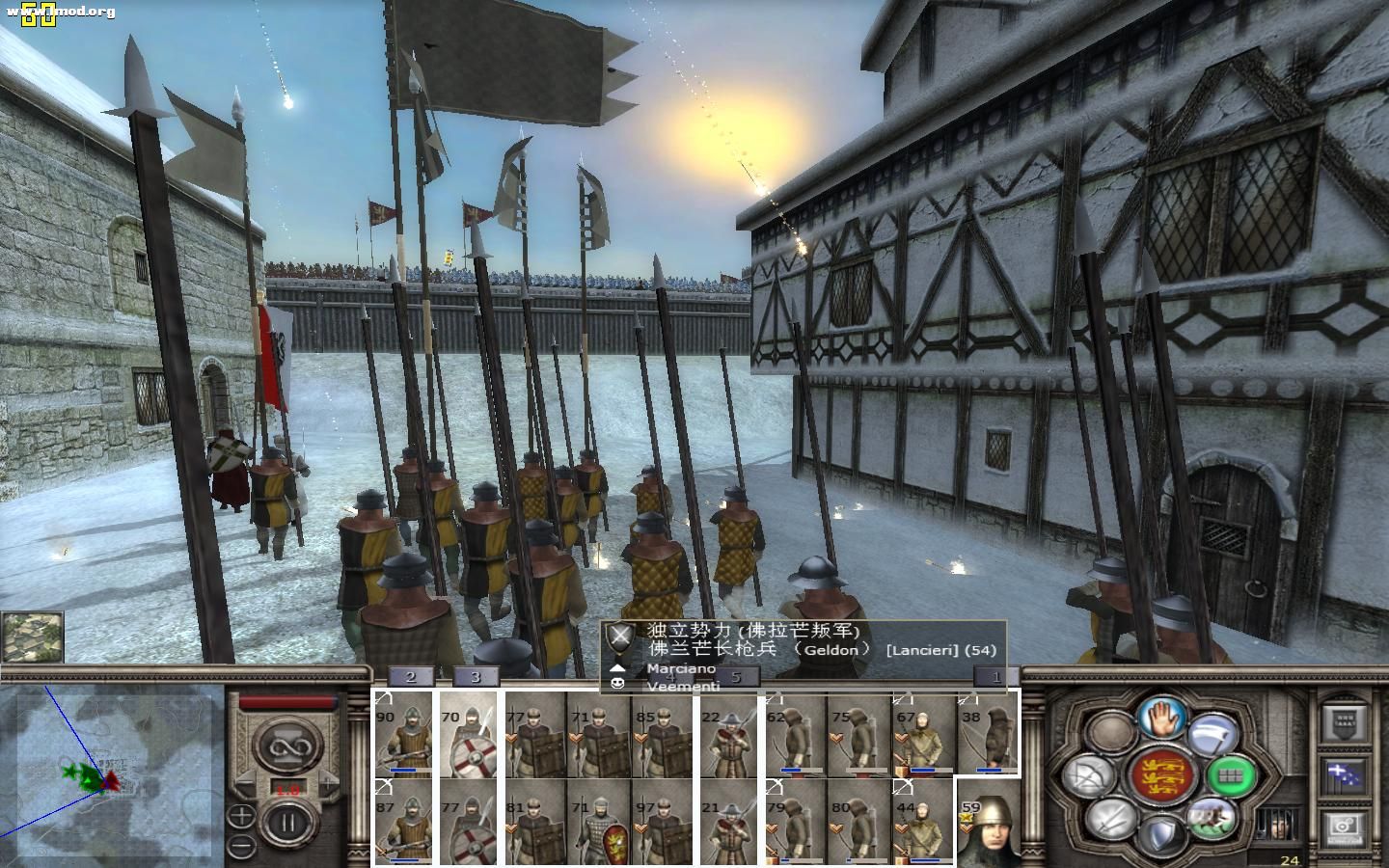Toggle the fire-at-will bow button
1389x868 pixels.
(1090, 775)
